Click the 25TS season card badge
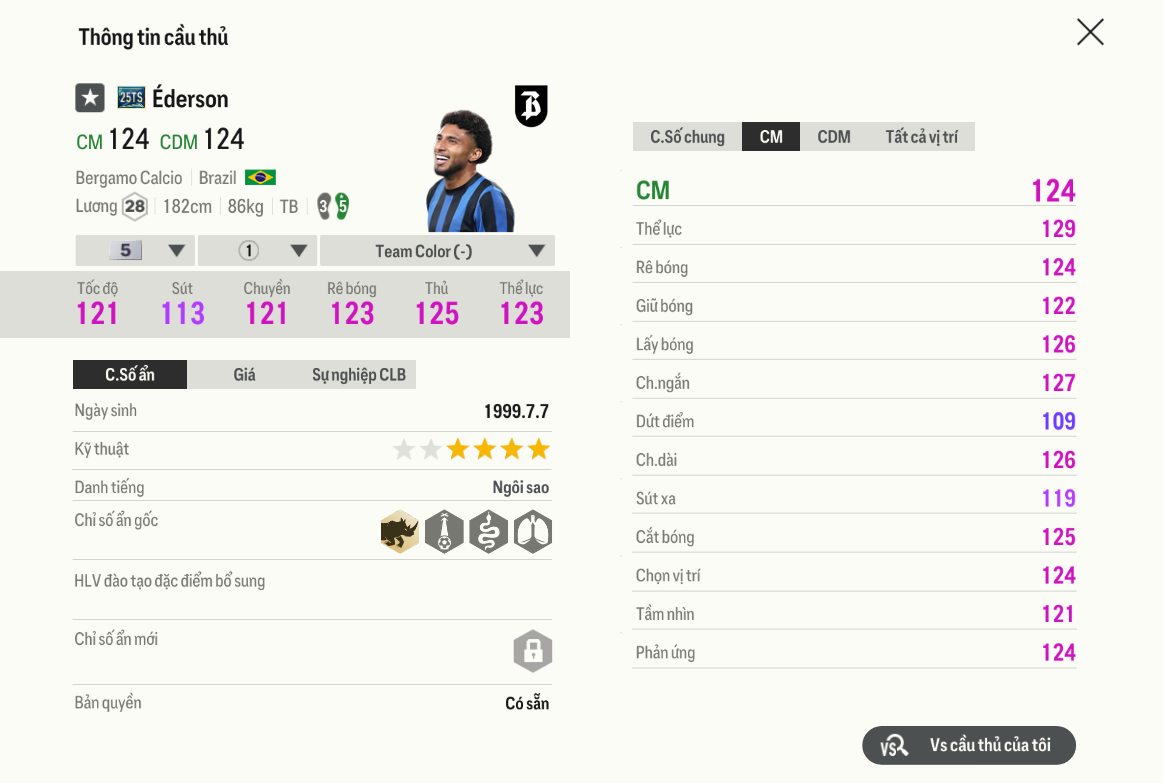This screenshot has height=783, width=1163. click(131, 98)
